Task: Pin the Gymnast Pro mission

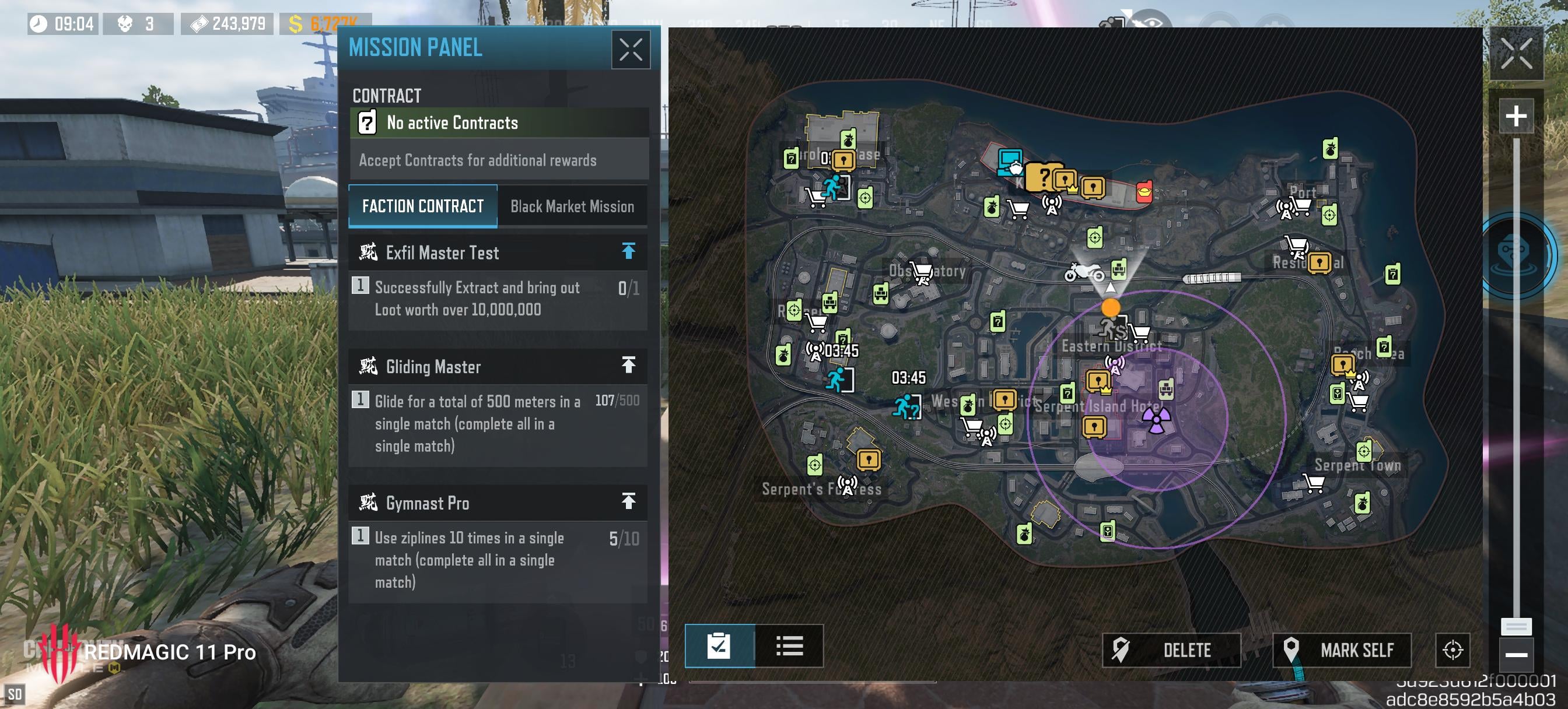Action: pos(628,501)
